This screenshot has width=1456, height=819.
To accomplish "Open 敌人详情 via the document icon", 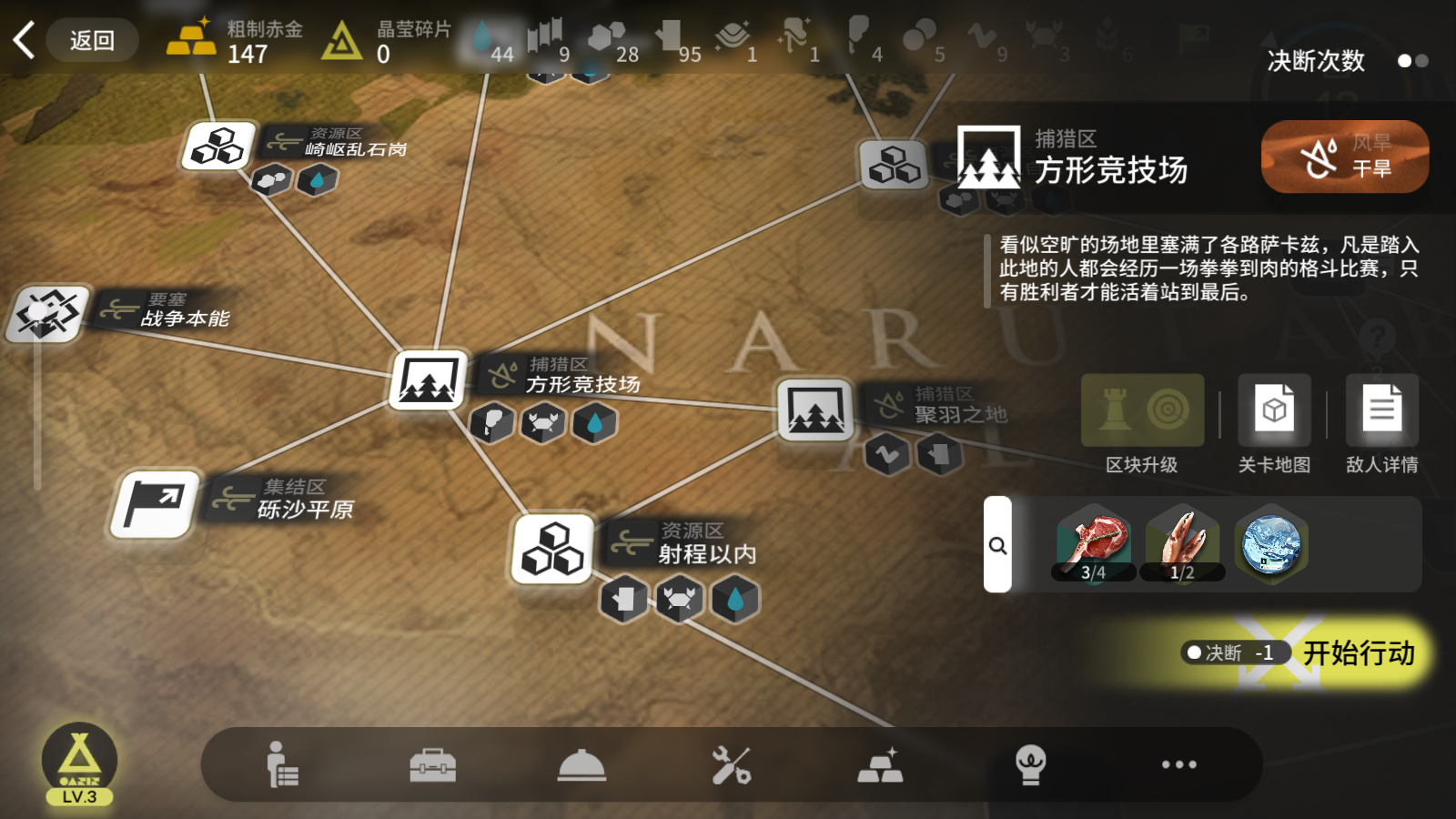I will pyautogui.click(x=1381, y=409).
